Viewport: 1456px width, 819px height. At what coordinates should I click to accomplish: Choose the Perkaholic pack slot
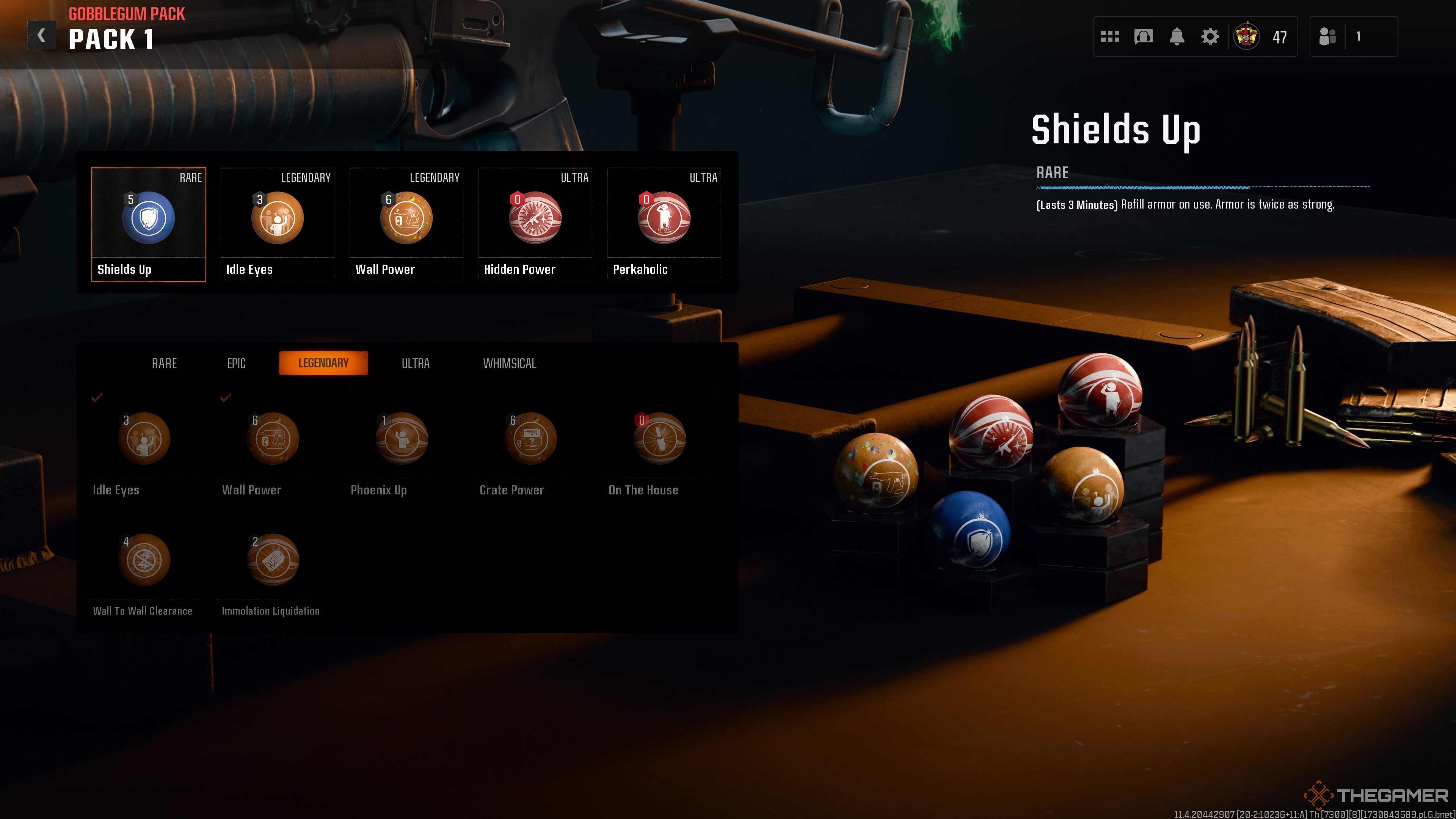pos(664,224)
